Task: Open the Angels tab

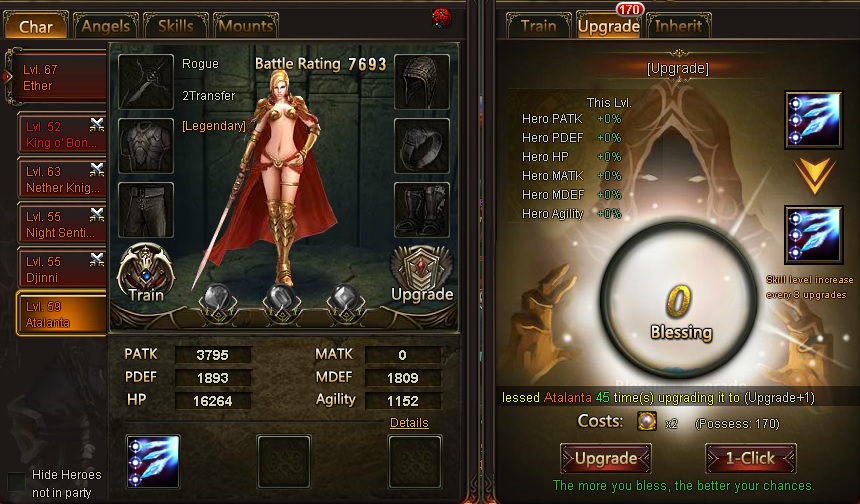Action: click(x=106, y=27)
